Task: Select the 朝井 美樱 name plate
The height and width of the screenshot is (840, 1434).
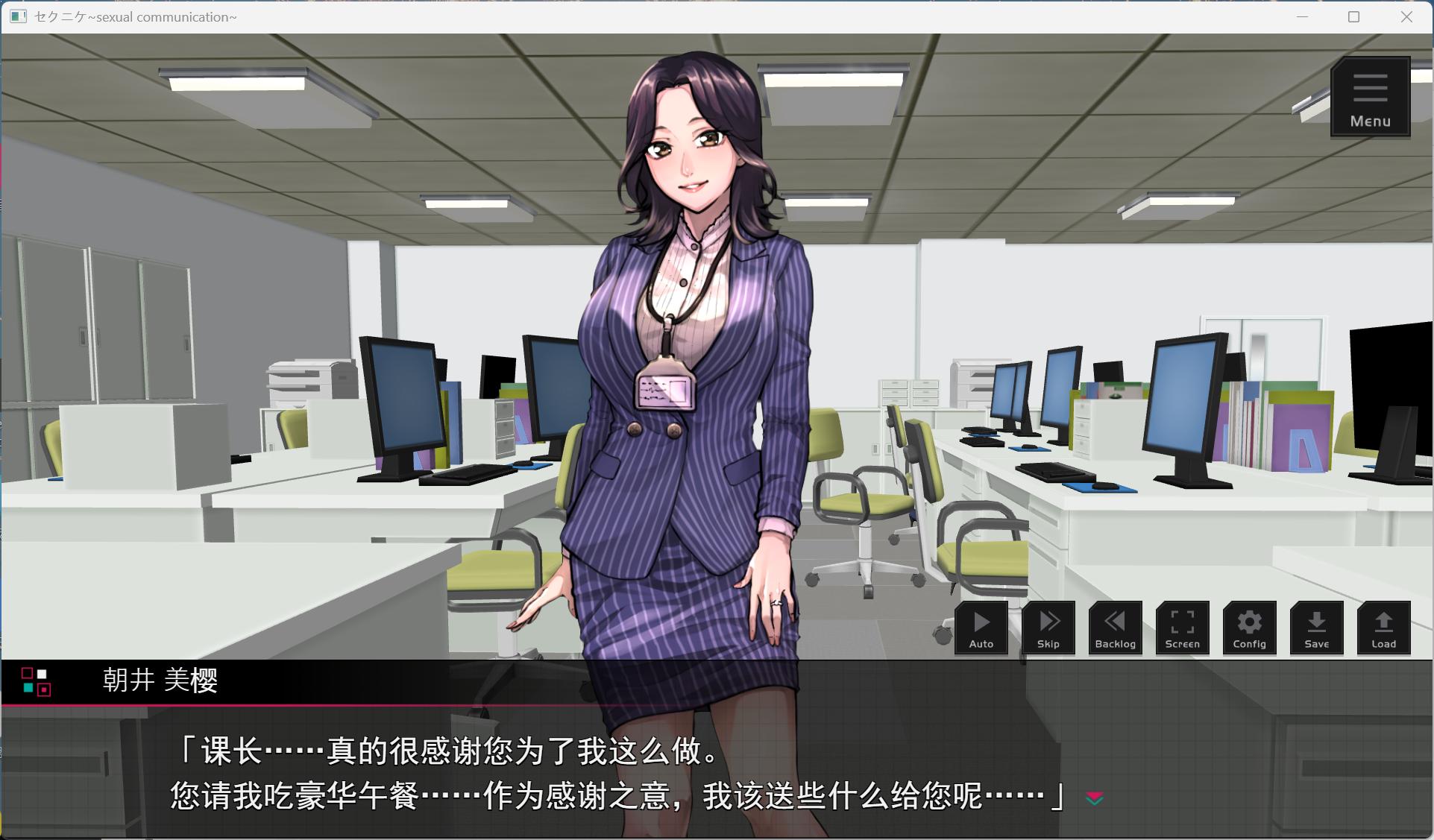Action: click(x=161, y=680)
